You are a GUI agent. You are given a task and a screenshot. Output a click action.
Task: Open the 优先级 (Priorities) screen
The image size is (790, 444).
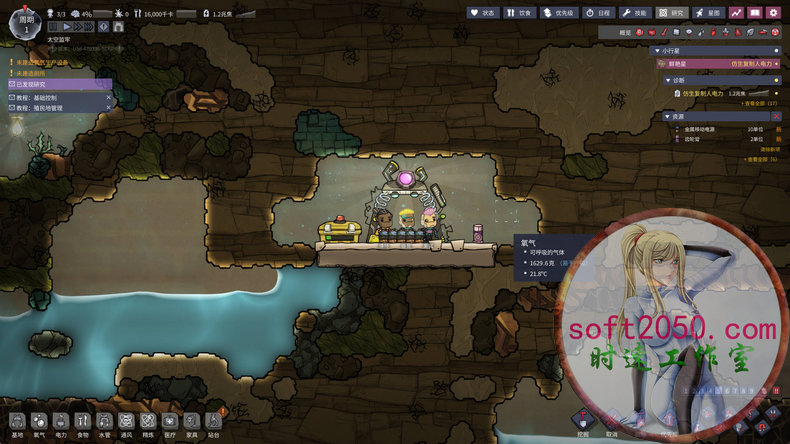pyautogui.click(x=556, y=13)
